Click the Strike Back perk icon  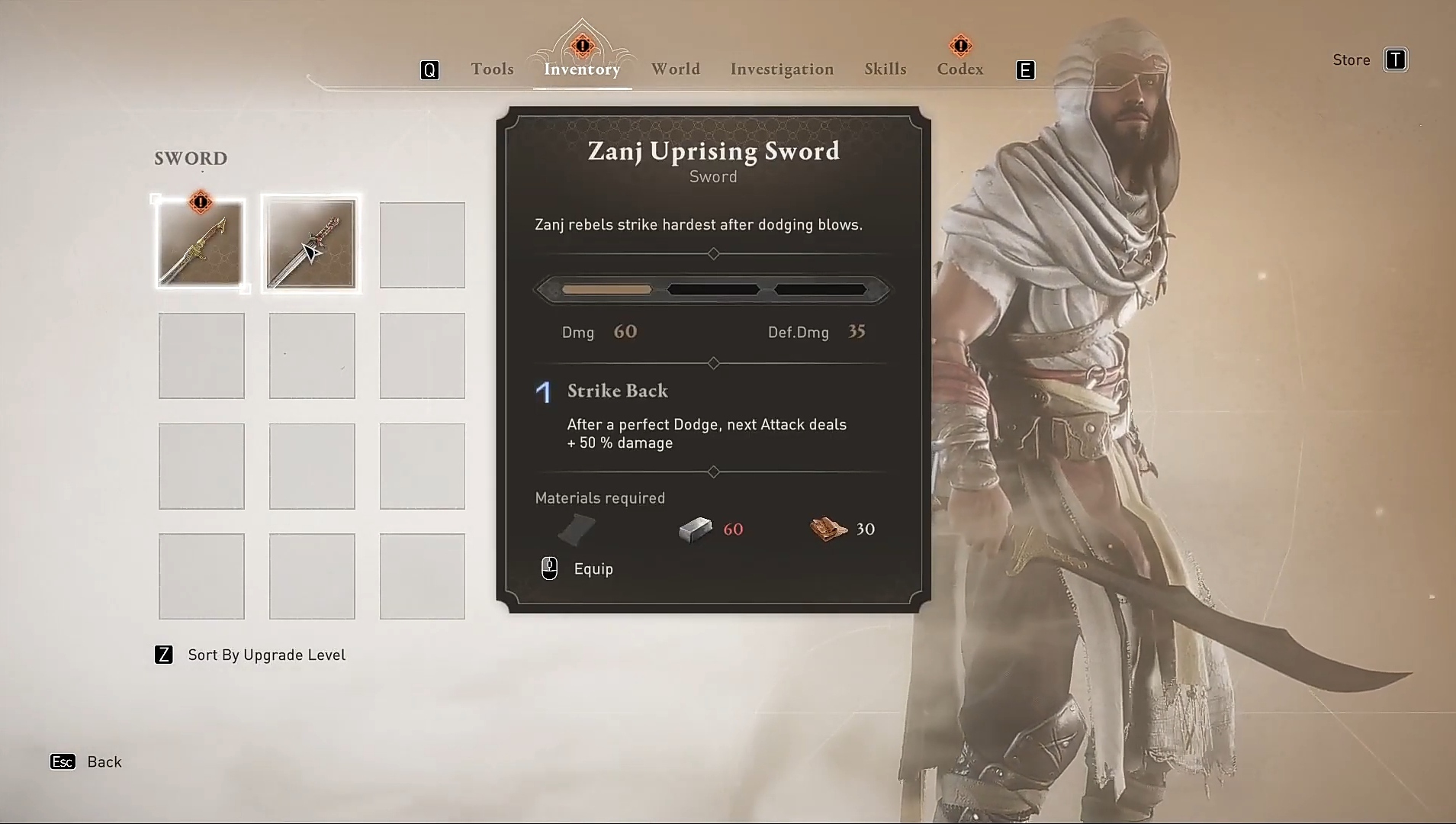[543, 392]
